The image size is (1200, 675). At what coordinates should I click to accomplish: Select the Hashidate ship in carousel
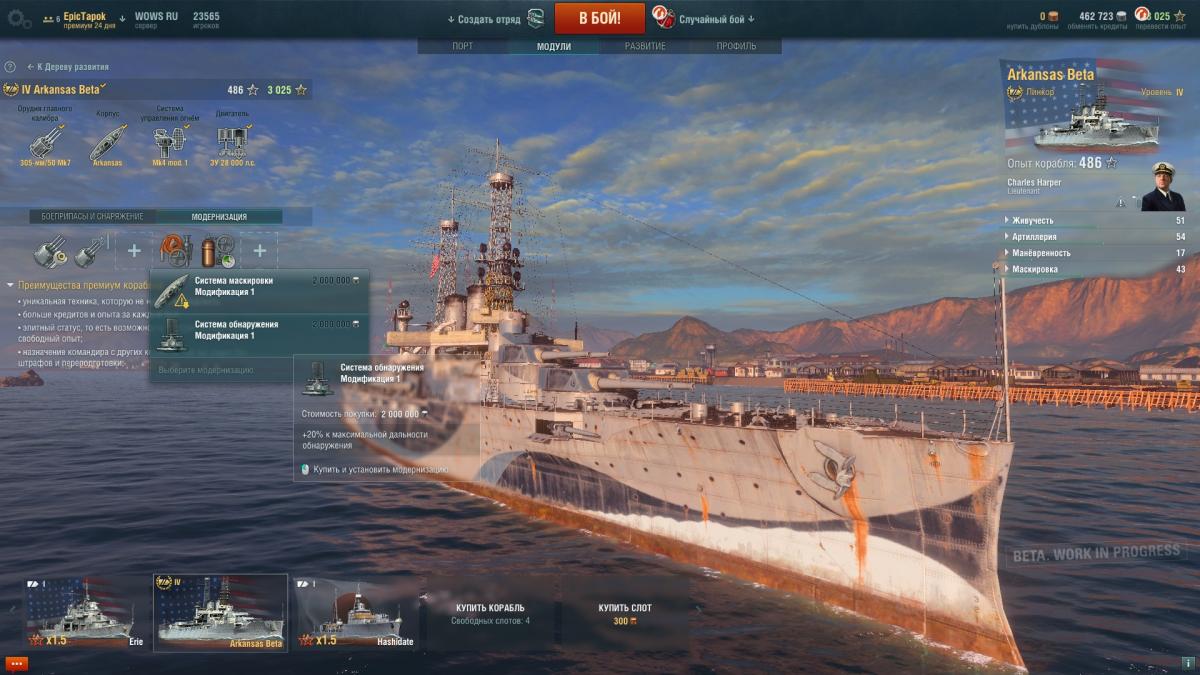click(356, 613)
